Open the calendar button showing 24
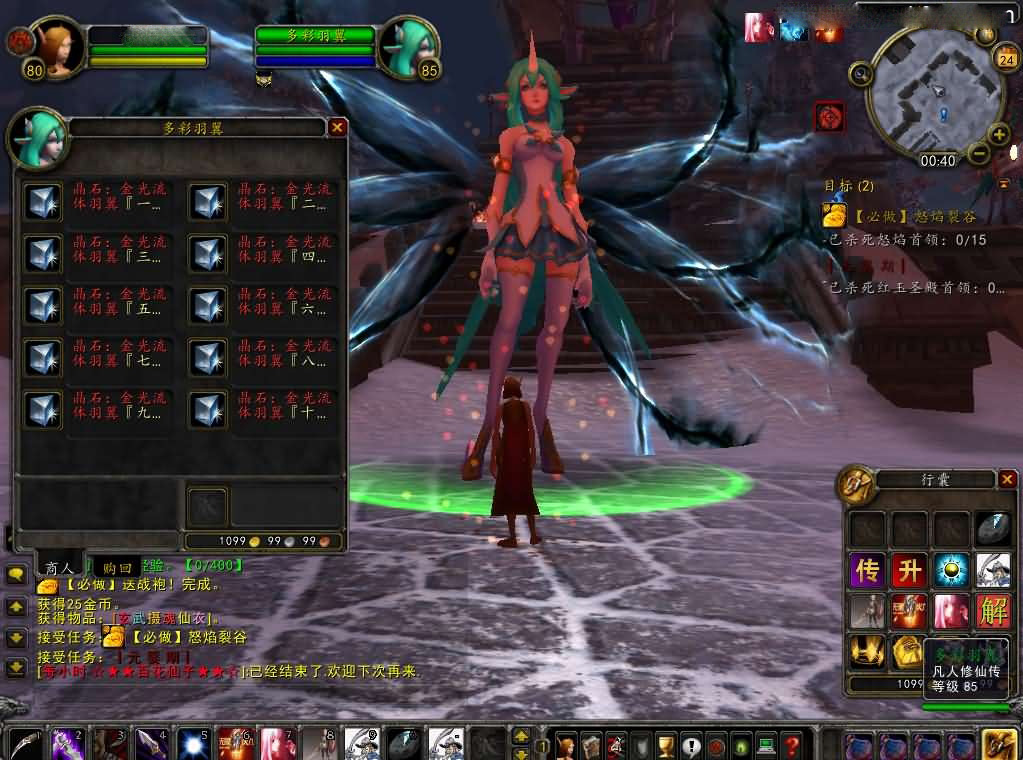The width and height of the screenshot is (1023, 760). coord(1005,59)
